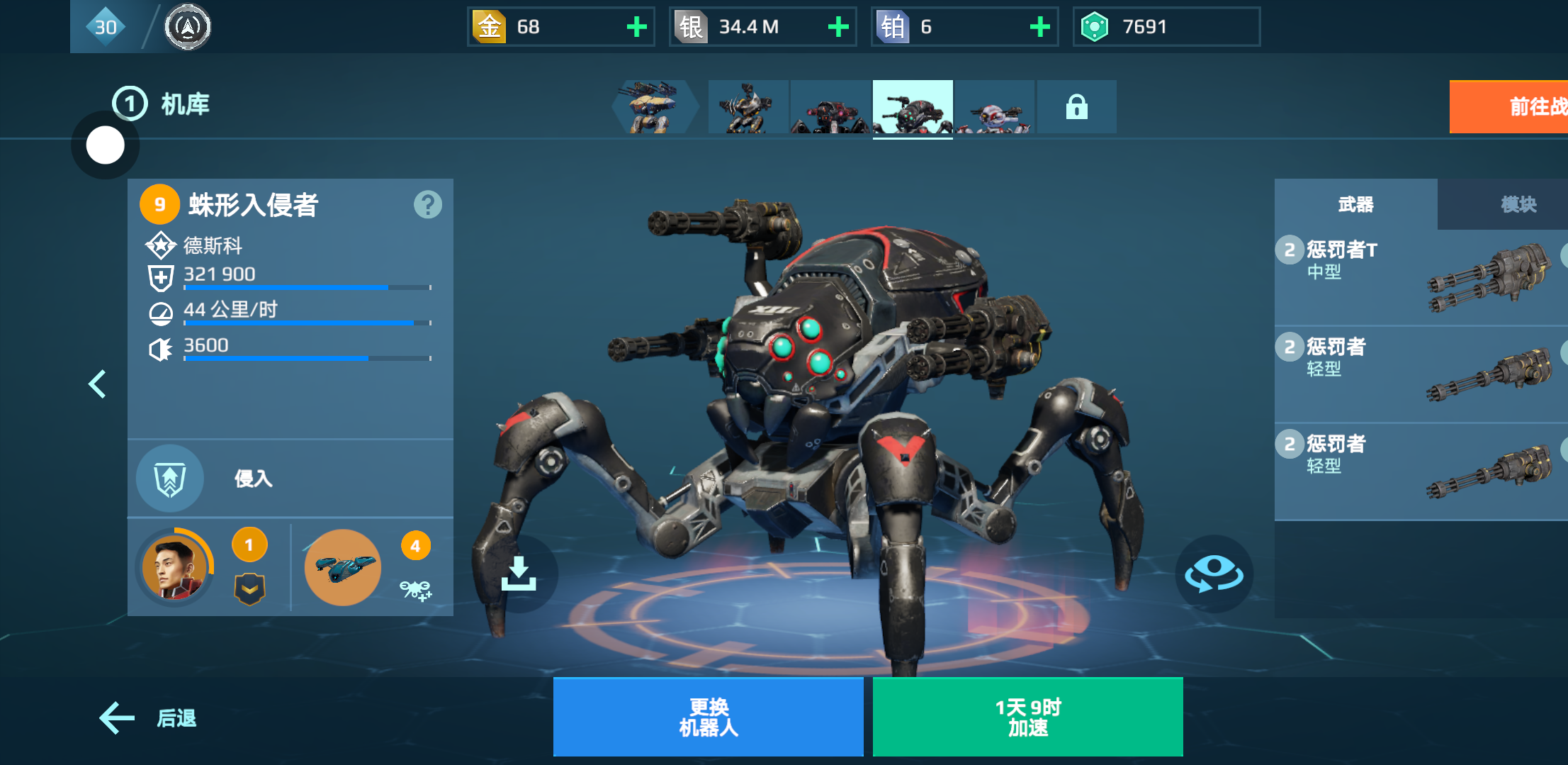This screenshot has width=1568, height=765.
Task: Click the download arrow icon
Action: pos(519,574)
